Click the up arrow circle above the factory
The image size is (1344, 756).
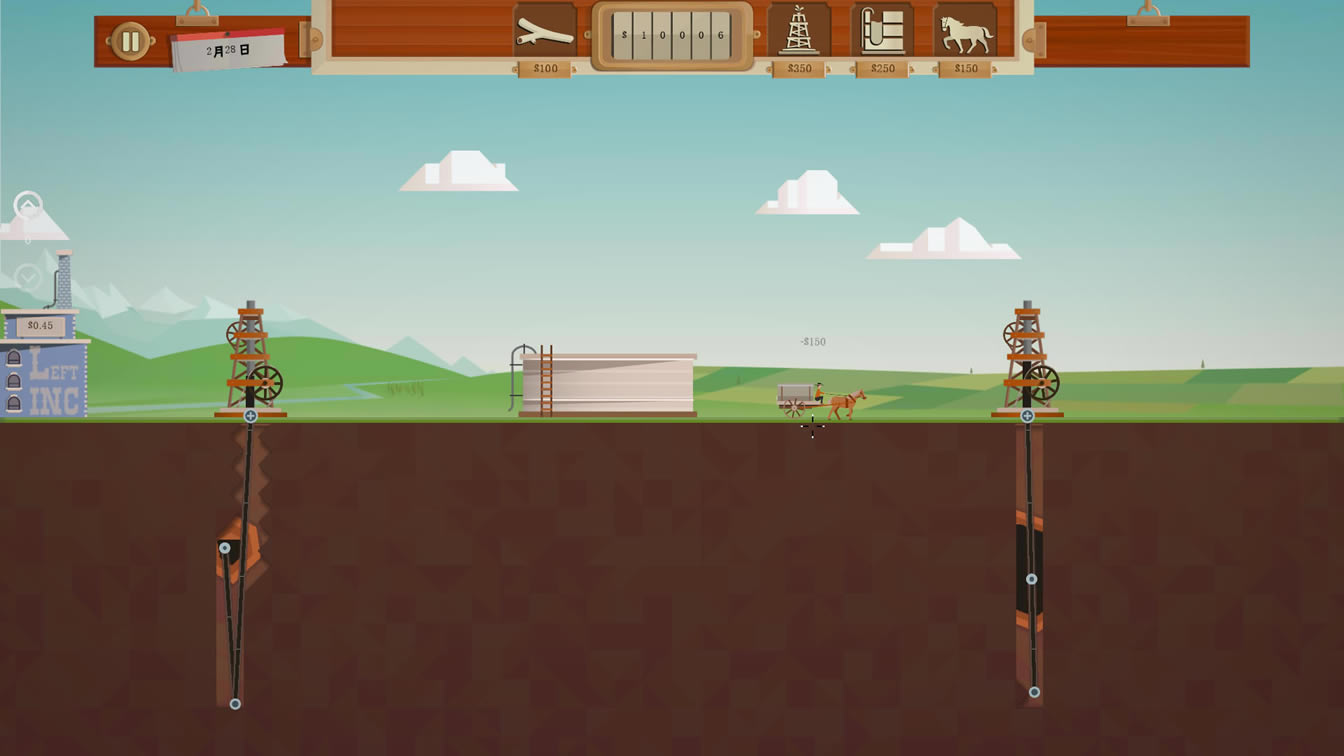point(28,207)
